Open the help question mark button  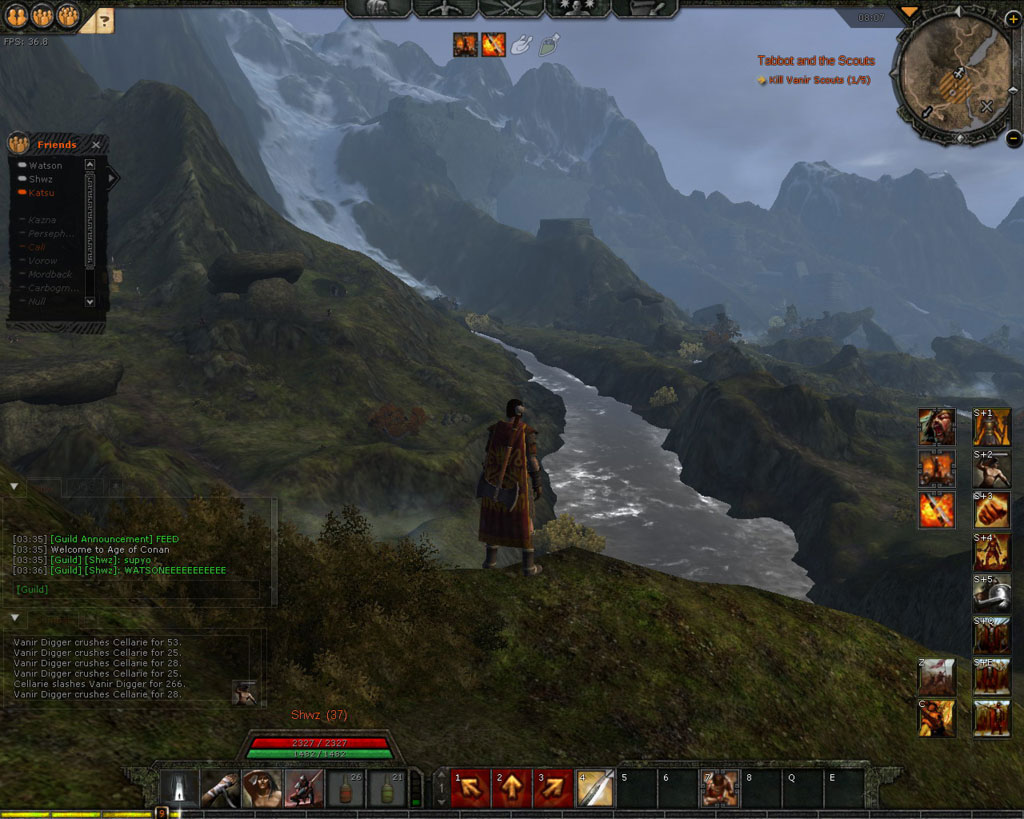click(x=105, y=18)
